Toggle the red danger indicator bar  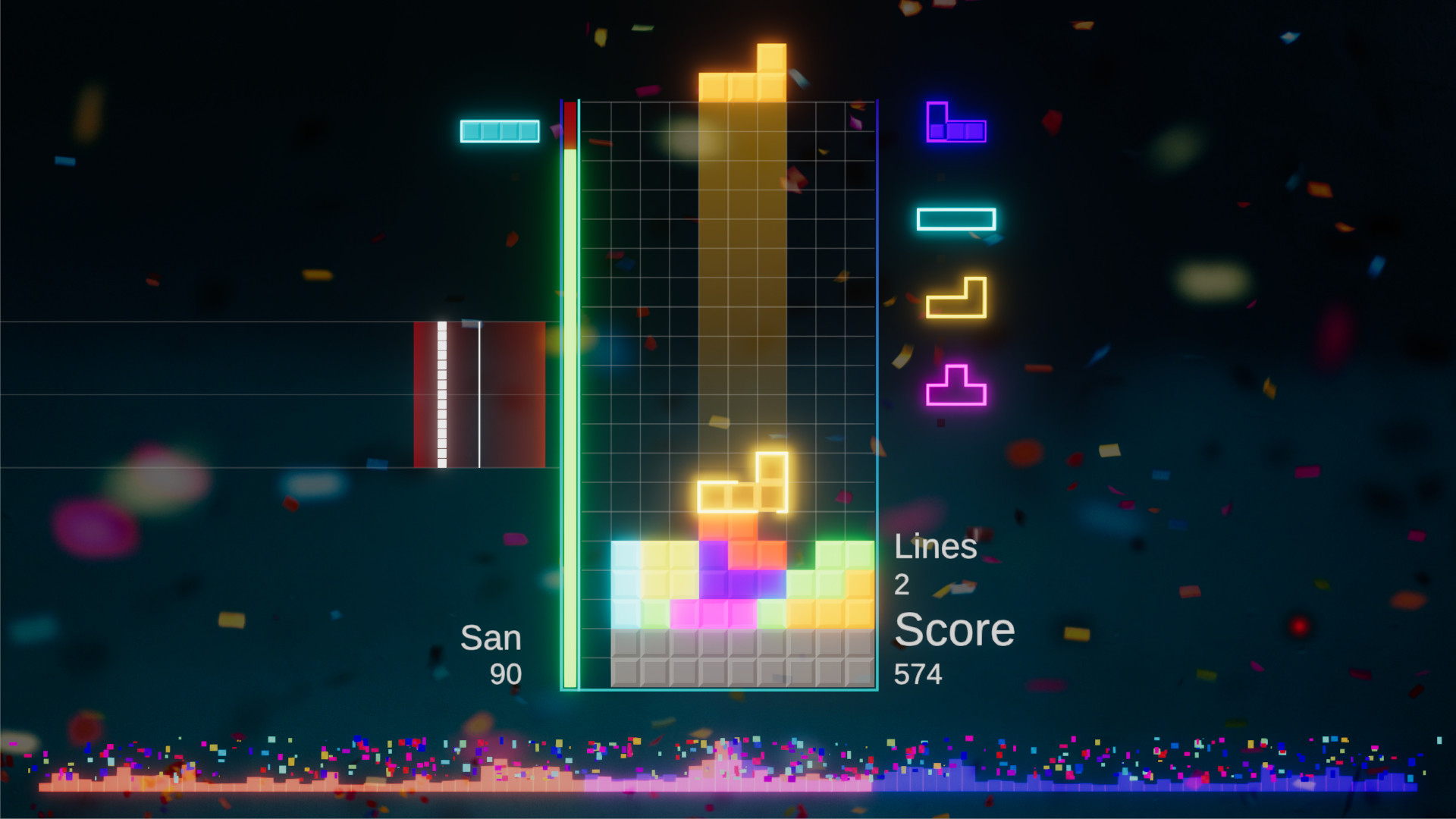point(570,125)
